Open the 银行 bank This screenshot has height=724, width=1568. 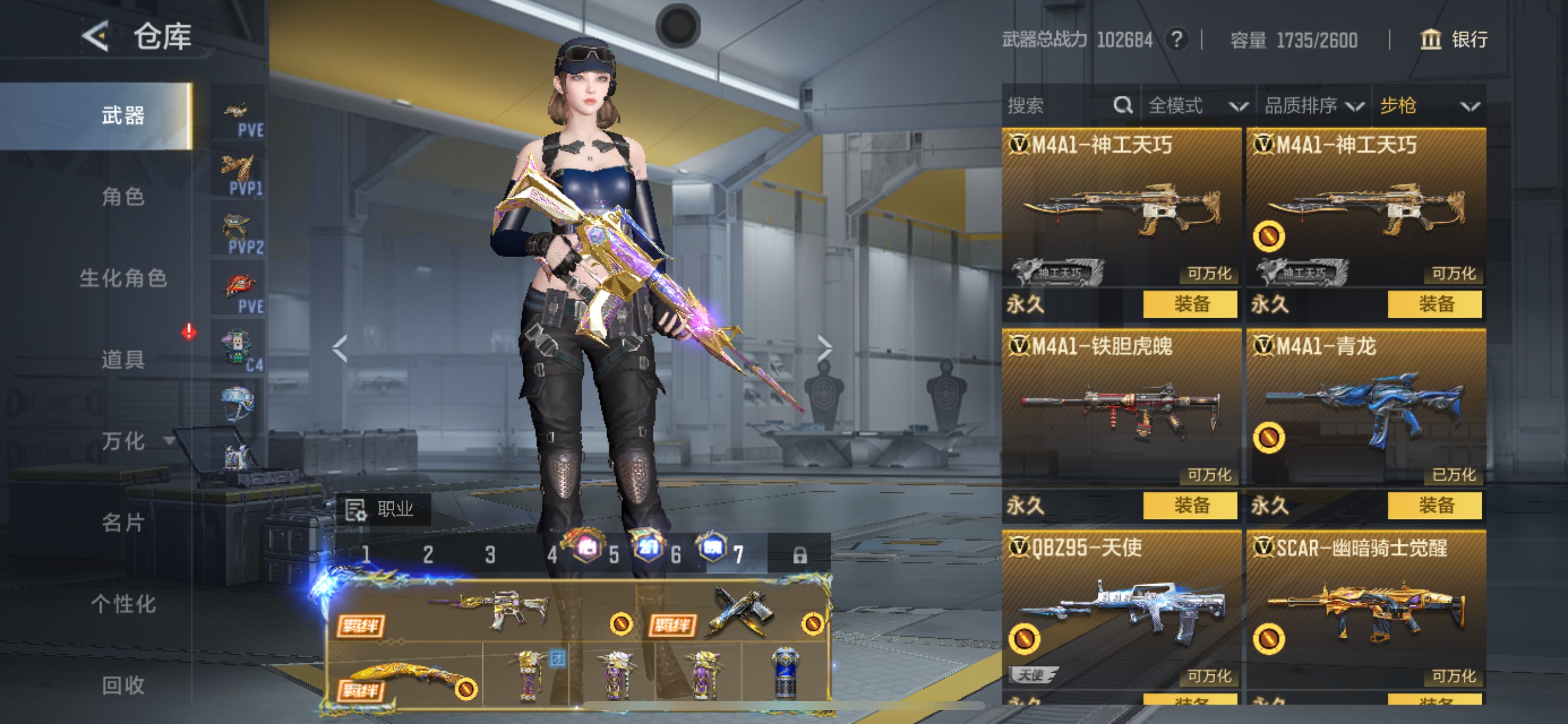pos(1454,40)
